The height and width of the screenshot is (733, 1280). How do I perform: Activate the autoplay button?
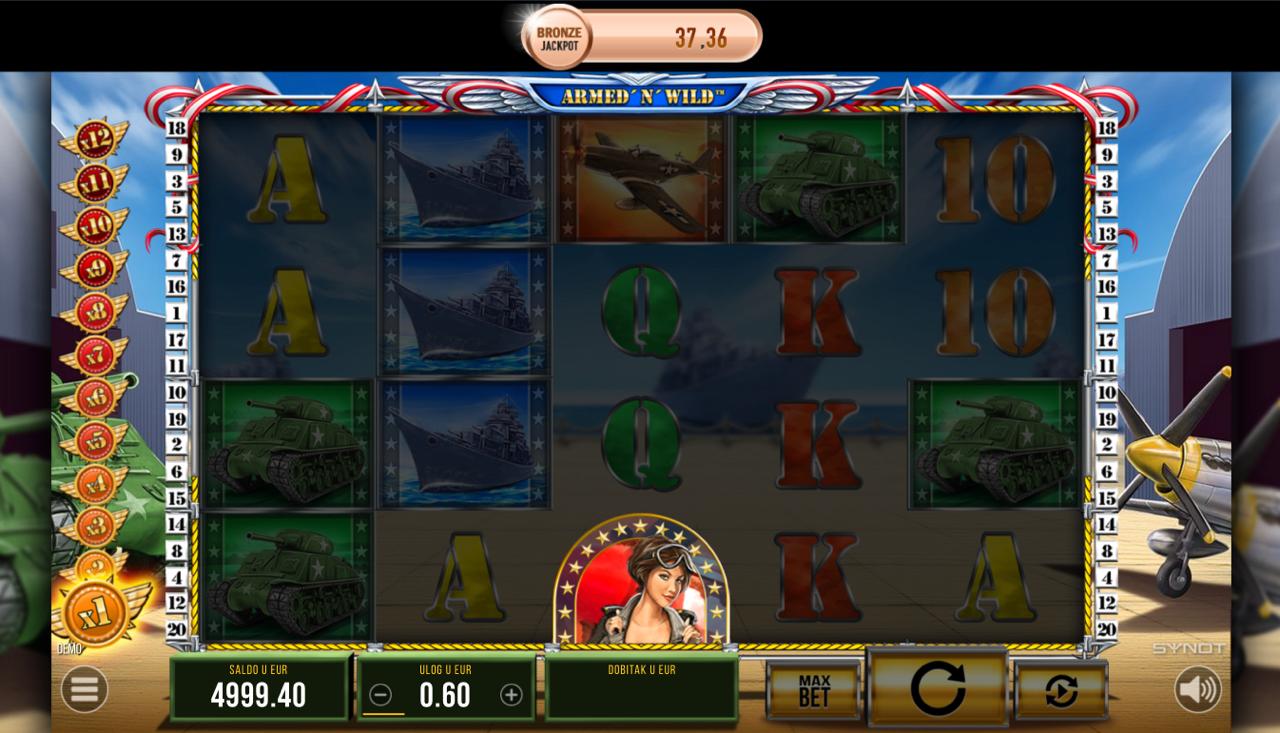point(1061,690)
